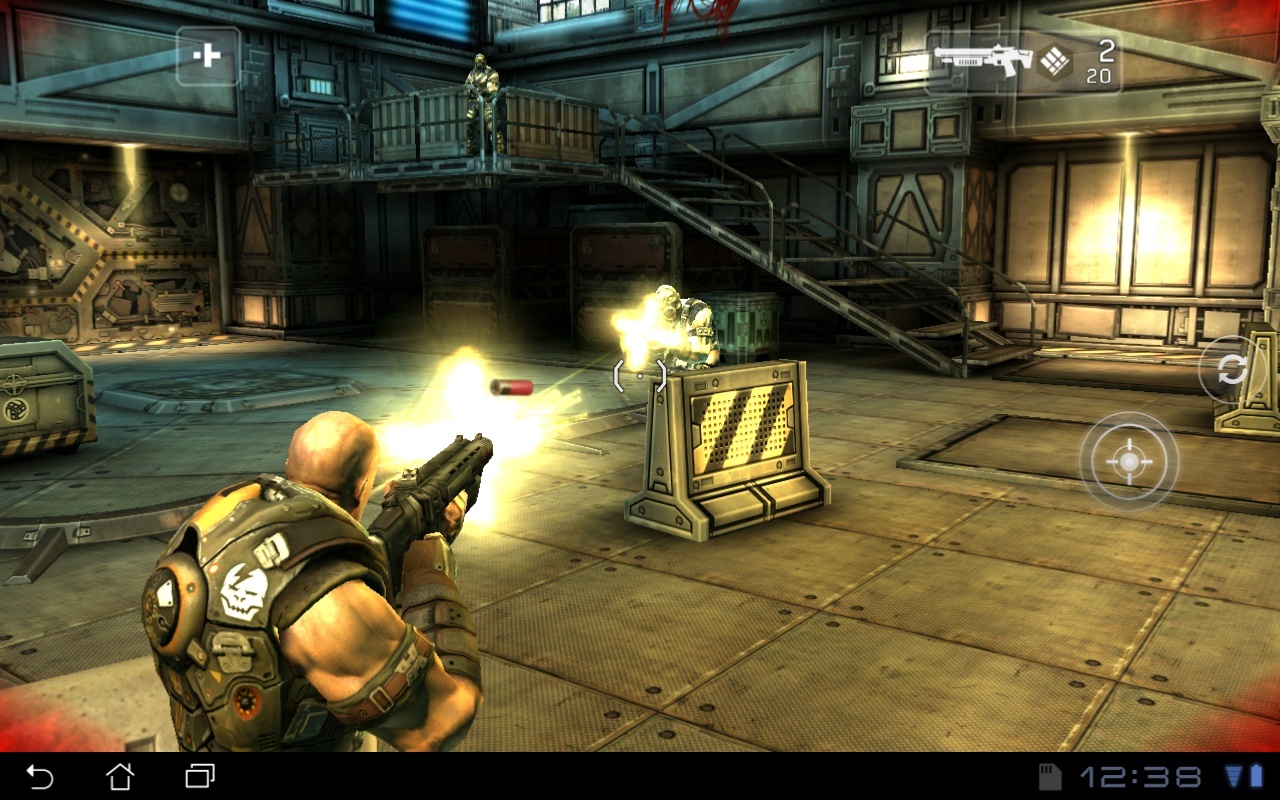Tap the rifle icon to switch weapons

[985, 60]
